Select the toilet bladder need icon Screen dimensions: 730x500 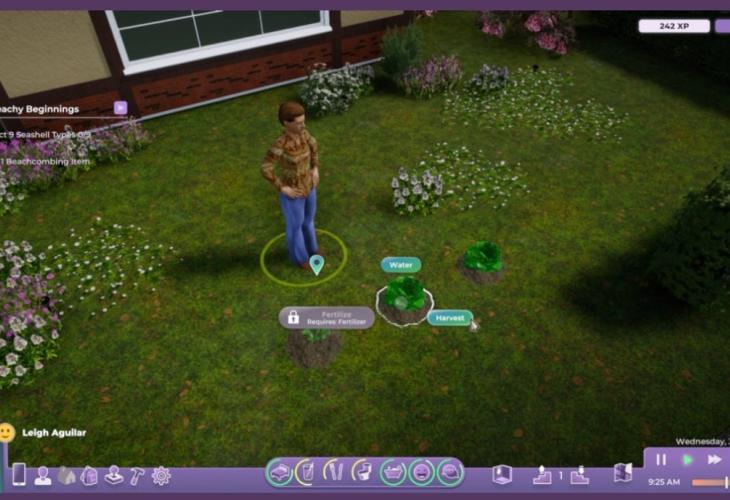pyautogui.click(x=364, y=471)
